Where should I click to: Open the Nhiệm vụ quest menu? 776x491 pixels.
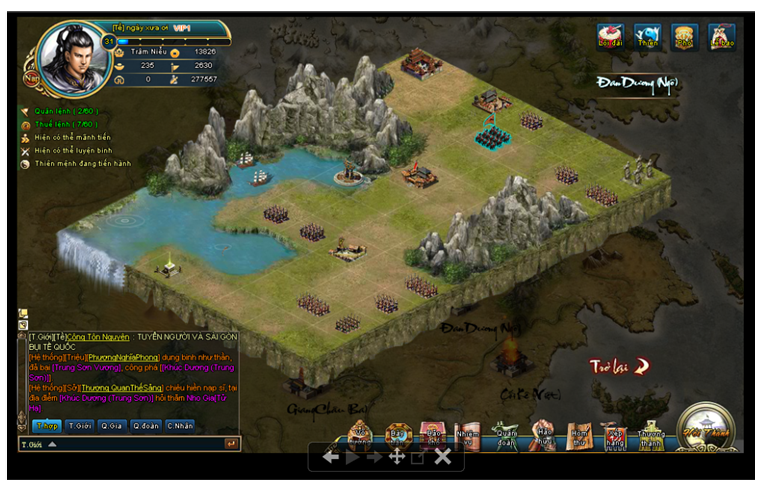coord(467,434)
